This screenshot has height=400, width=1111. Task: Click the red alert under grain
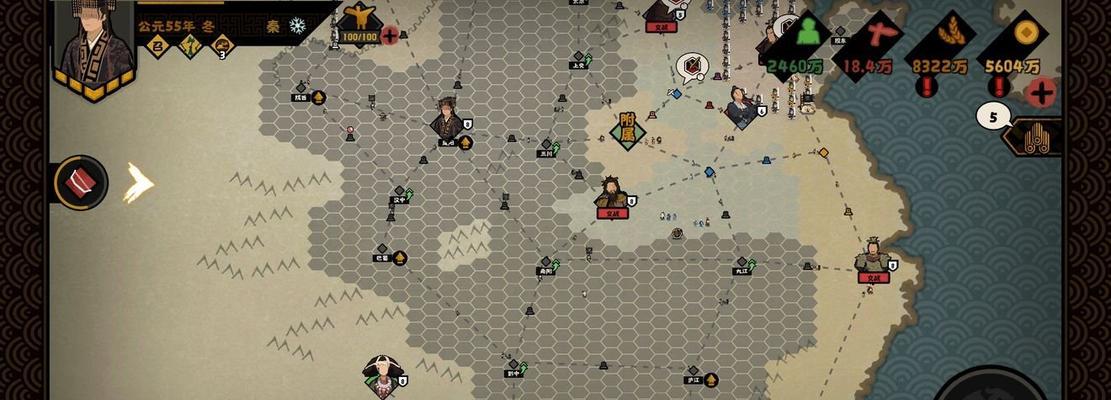(927, 87)
